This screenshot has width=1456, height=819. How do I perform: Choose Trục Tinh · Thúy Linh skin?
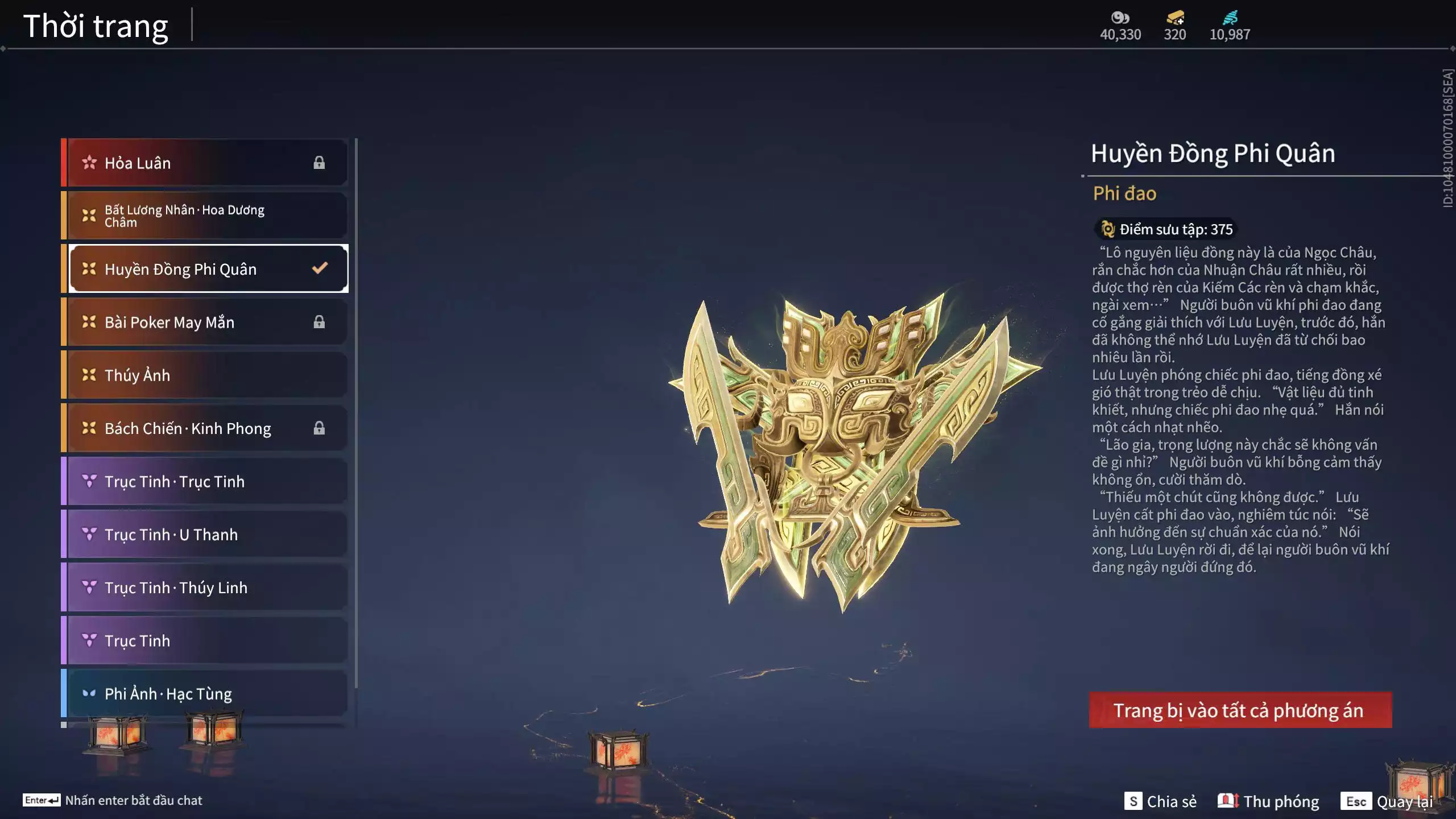pos(205,588)
